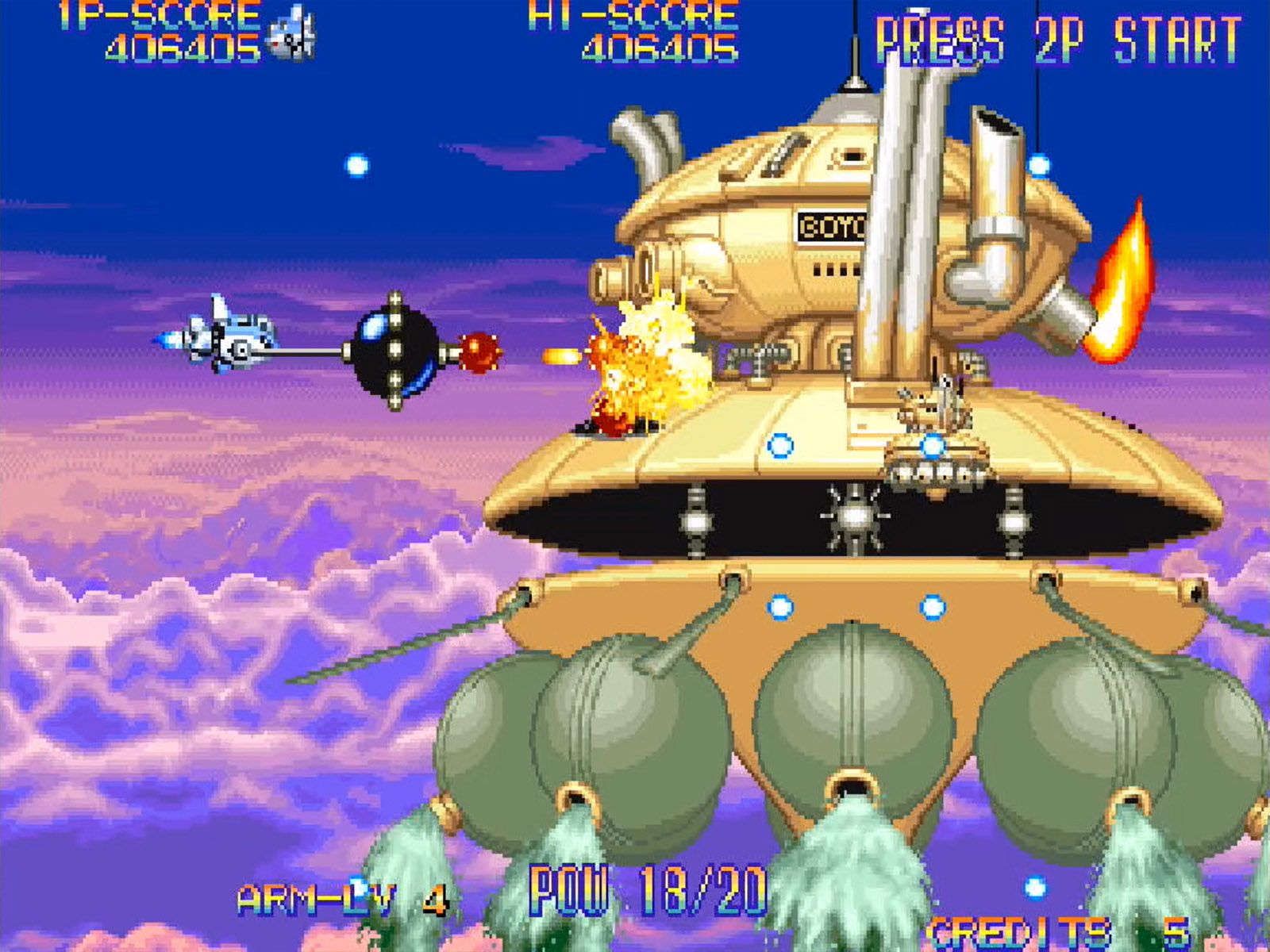Click the red energy orb on the ship's arm
1270x952 pixels.
479,351
